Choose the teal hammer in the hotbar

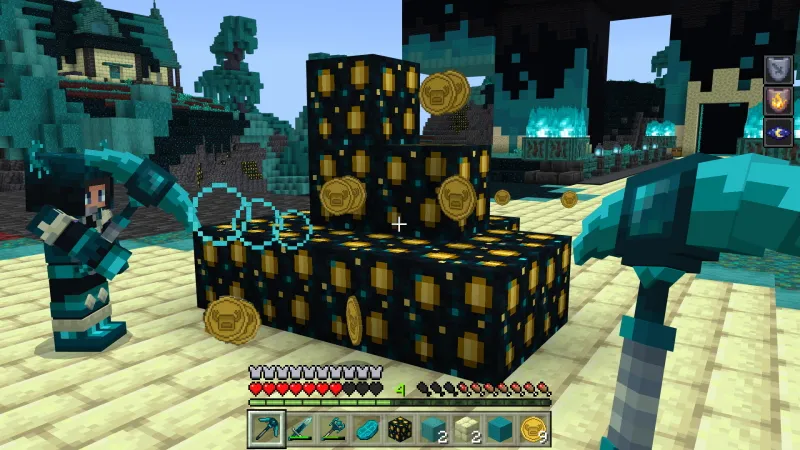(333, 429)
